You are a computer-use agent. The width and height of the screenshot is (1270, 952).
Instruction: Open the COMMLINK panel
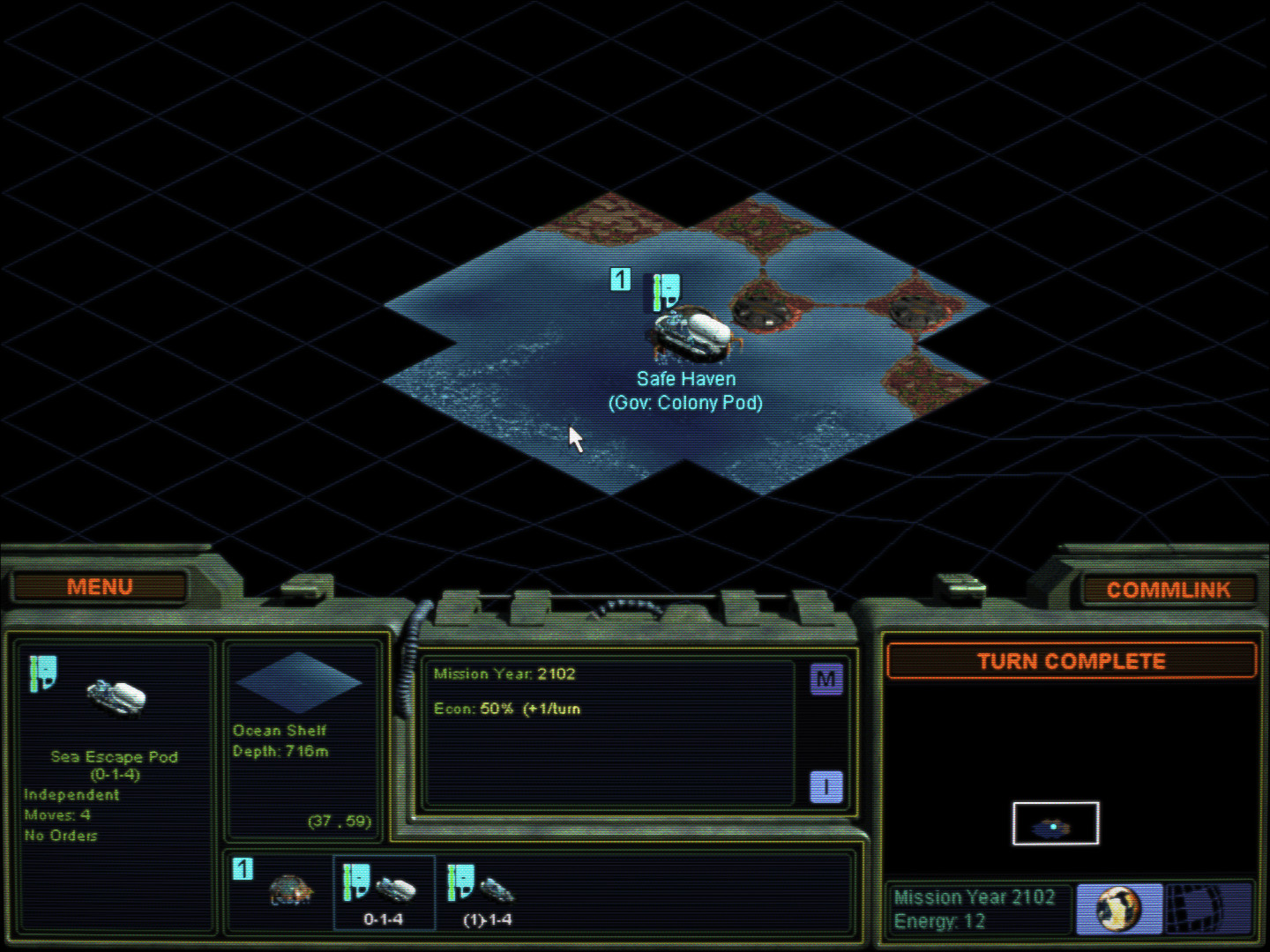tap(1168, 590)
